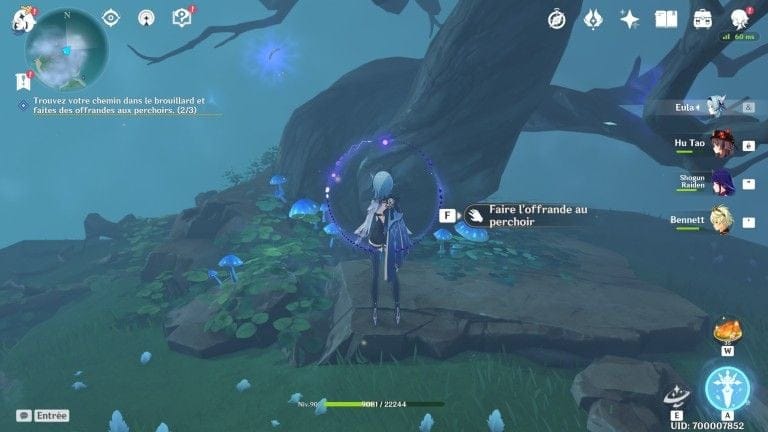
Task: Click the eye-shaped icon beside the minimap
Action: (x=111, y=18)
